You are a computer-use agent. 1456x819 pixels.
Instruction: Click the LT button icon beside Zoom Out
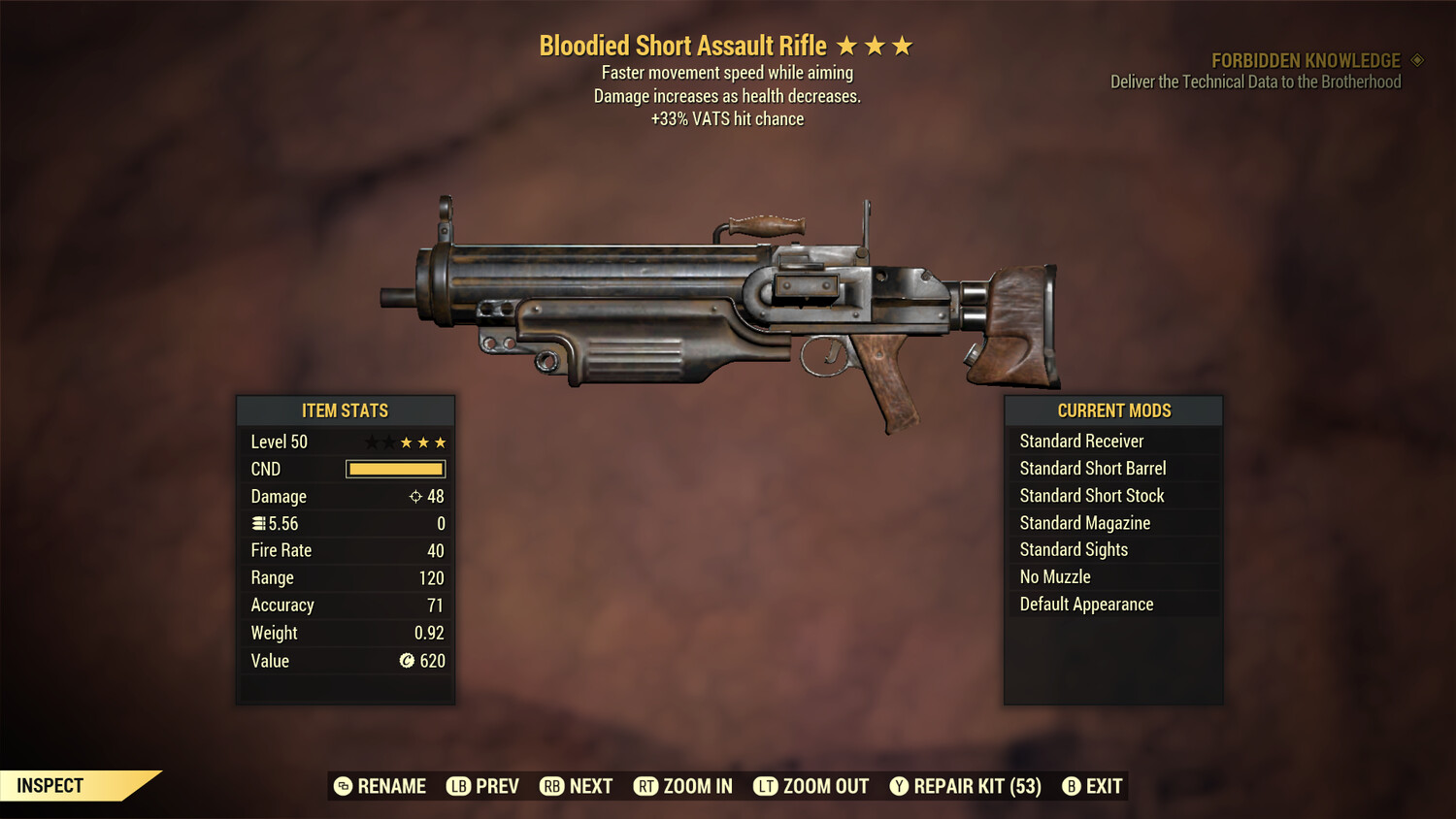tap(766, 786)
